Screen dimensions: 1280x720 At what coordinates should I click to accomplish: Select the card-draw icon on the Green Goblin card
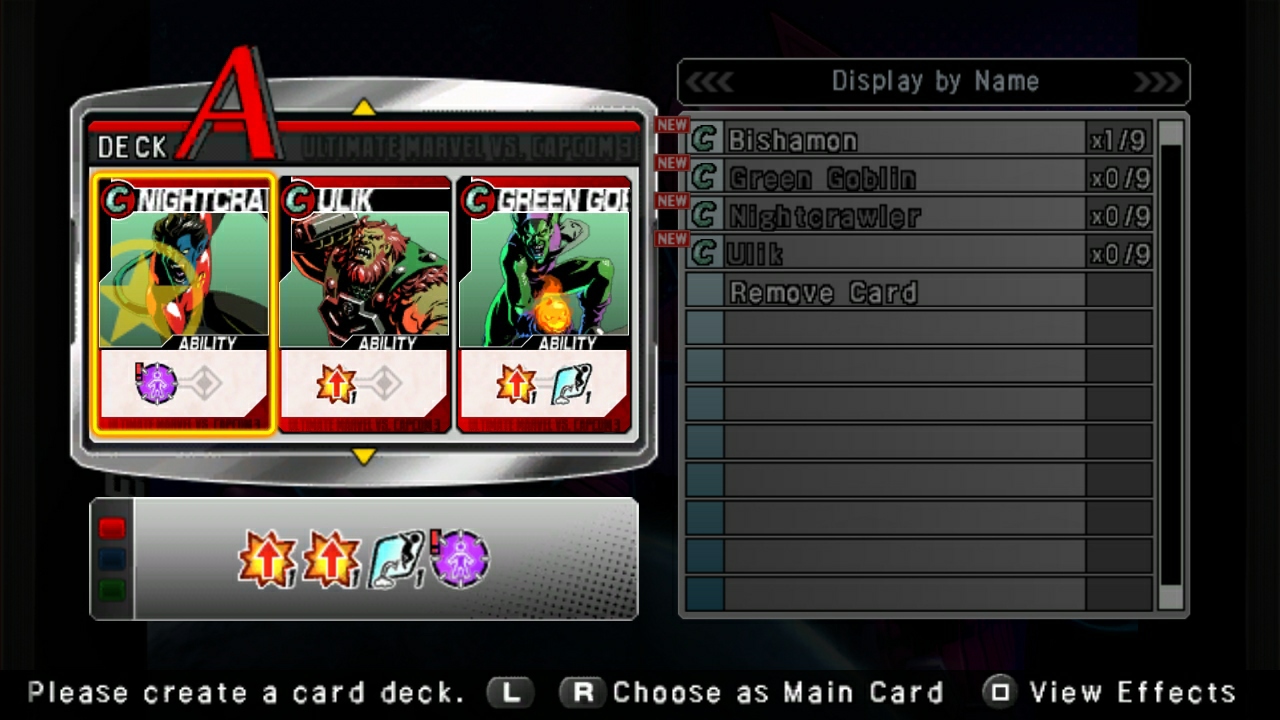tap(572, 384)
